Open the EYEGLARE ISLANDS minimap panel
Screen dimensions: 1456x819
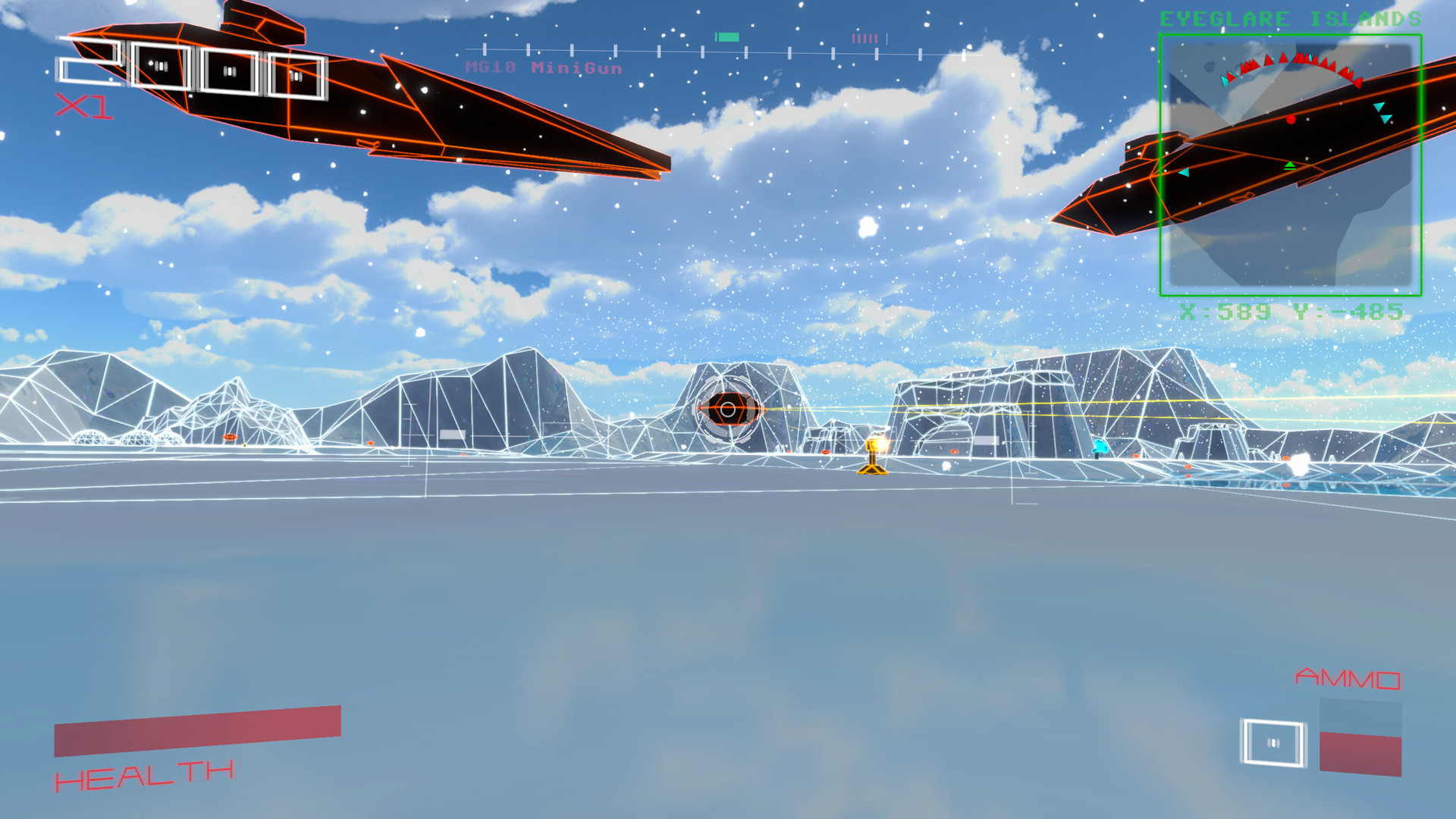pyautogui.click(x=1291, y=163)
